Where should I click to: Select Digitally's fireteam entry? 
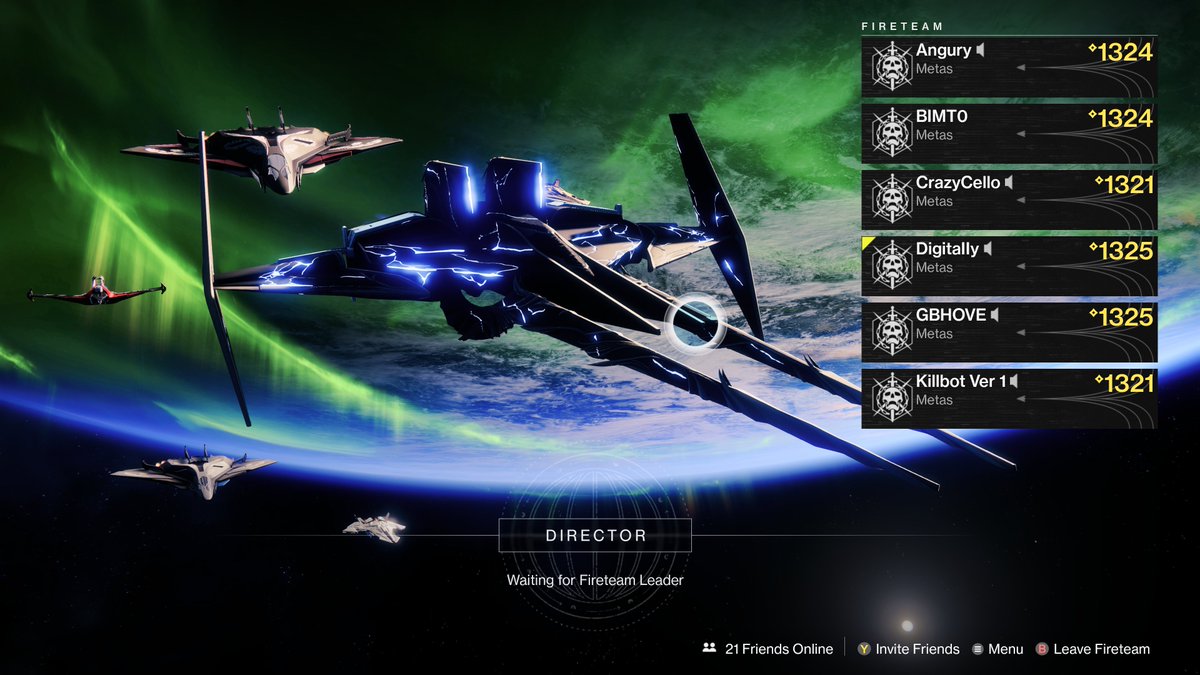[x=1009, y=266]
